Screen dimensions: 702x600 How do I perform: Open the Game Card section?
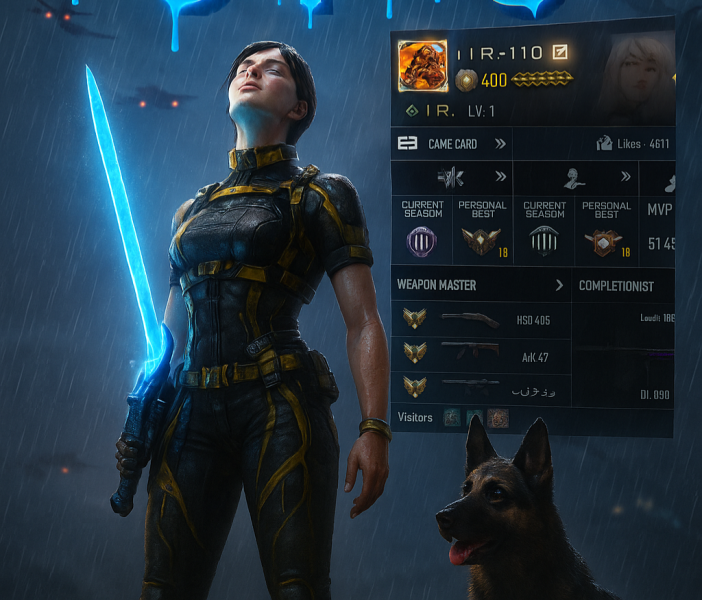[453, 144]
